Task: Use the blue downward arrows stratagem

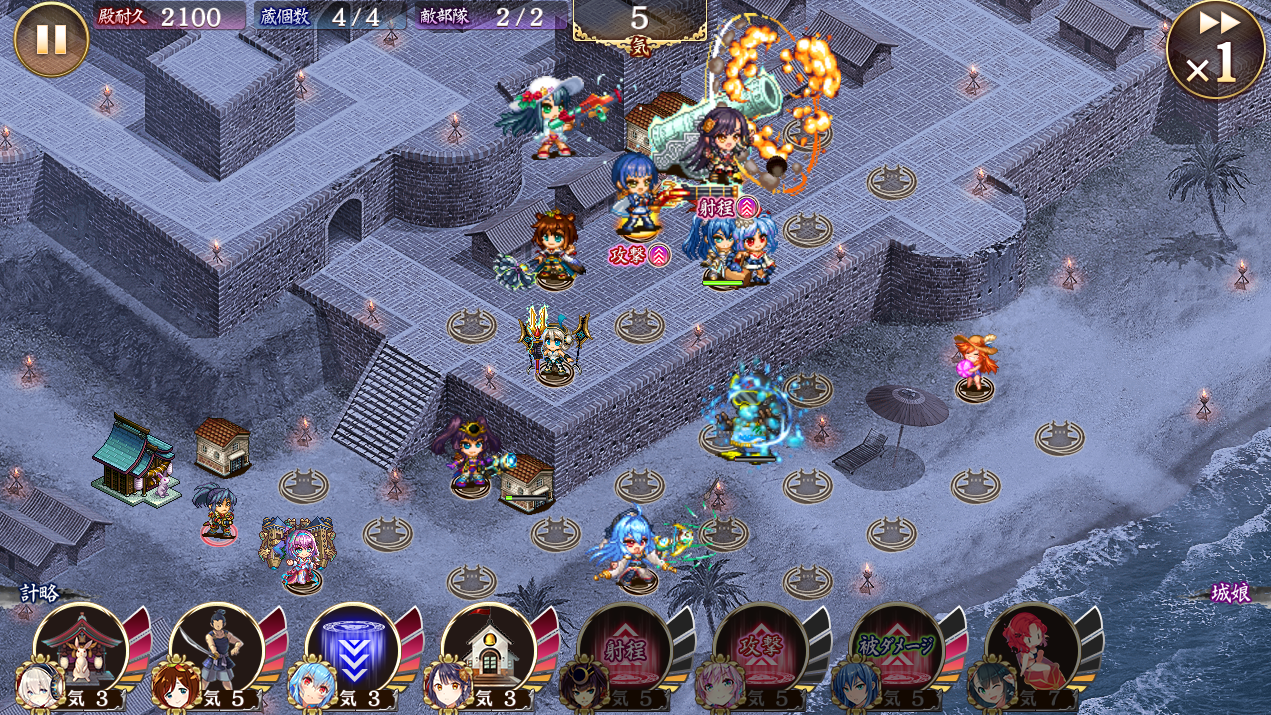Action: click(x=353, y=648)
